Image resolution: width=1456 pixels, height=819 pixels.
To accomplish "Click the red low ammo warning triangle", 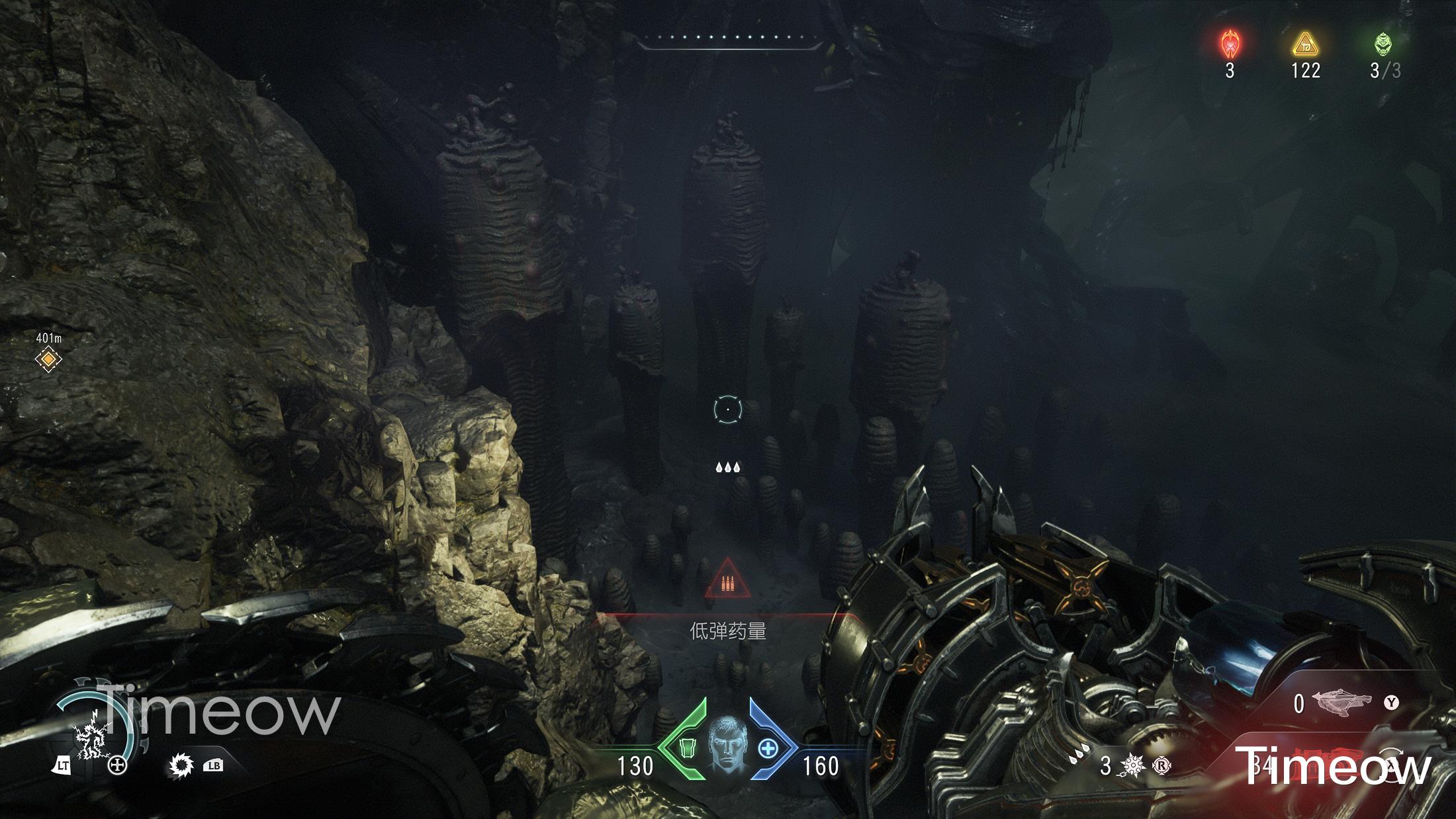I will tap(727, 579).
